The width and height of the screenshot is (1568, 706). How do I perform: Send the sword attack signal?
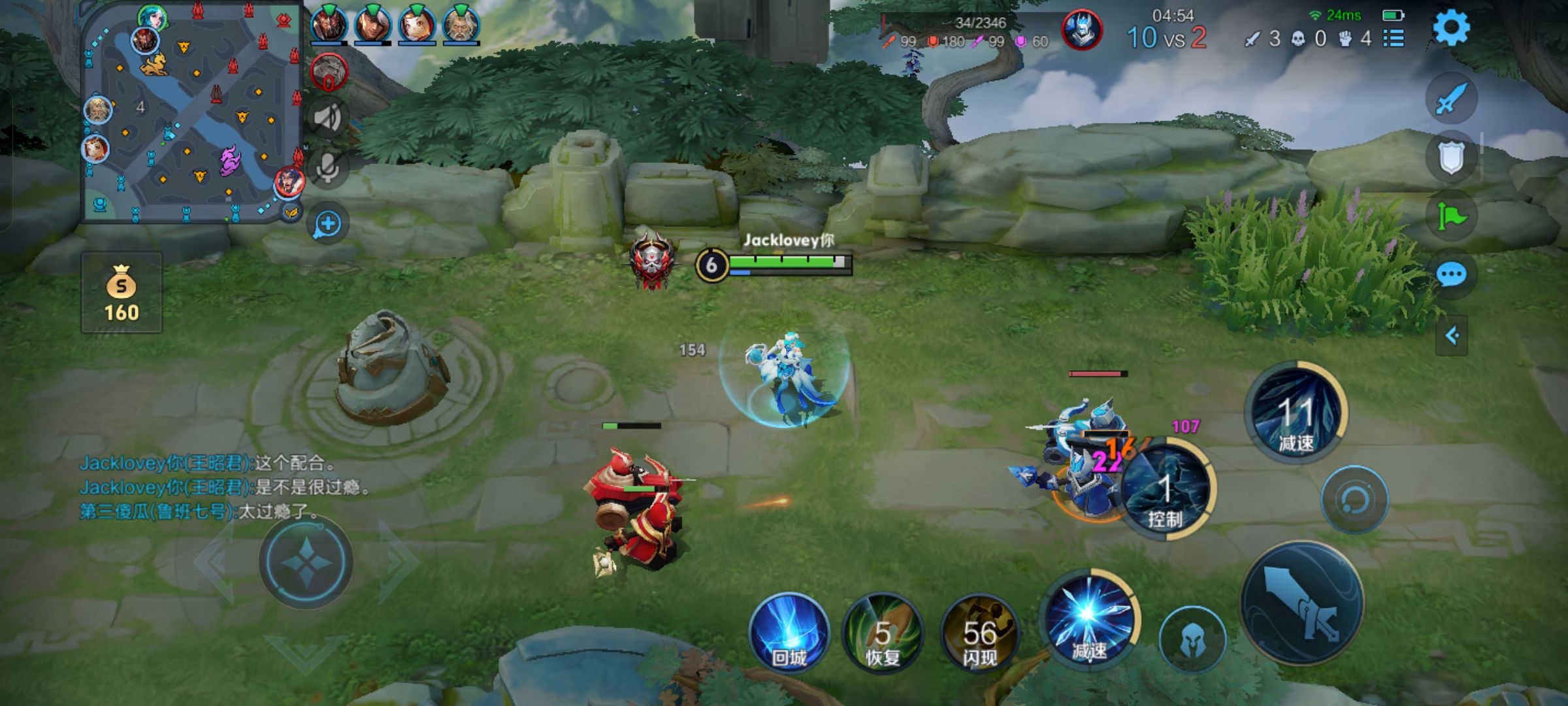[x=1451, y=99]
